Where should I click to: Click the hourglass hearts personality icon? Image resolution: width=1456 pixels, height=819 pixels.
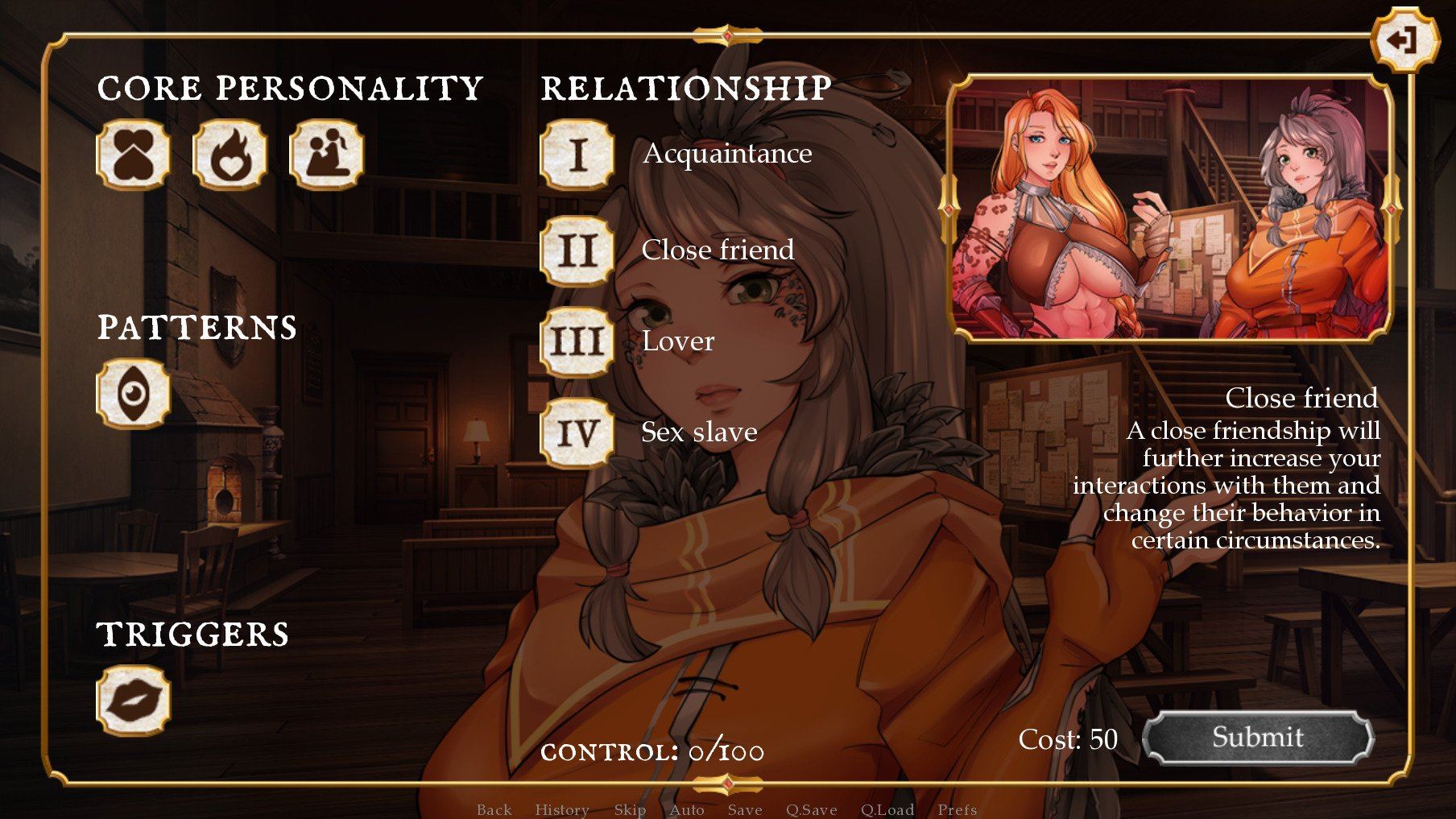133,155
